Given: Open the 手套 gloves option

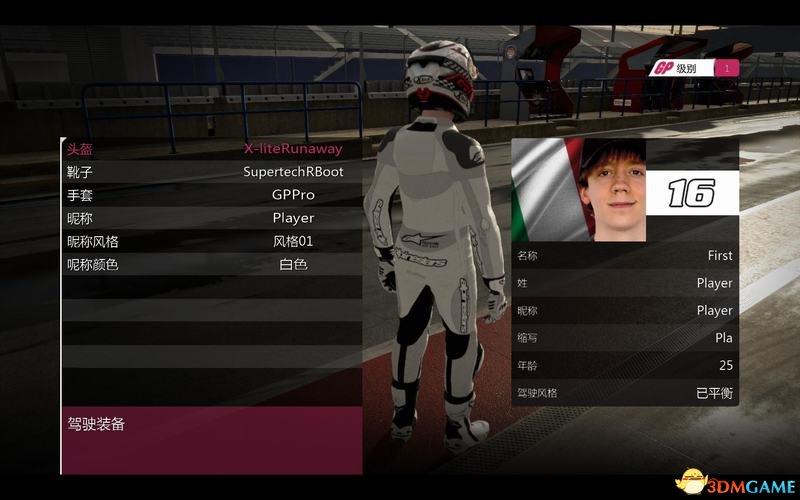Looking at the screenshot, I should pyautogui.click(x=211, y=195).
